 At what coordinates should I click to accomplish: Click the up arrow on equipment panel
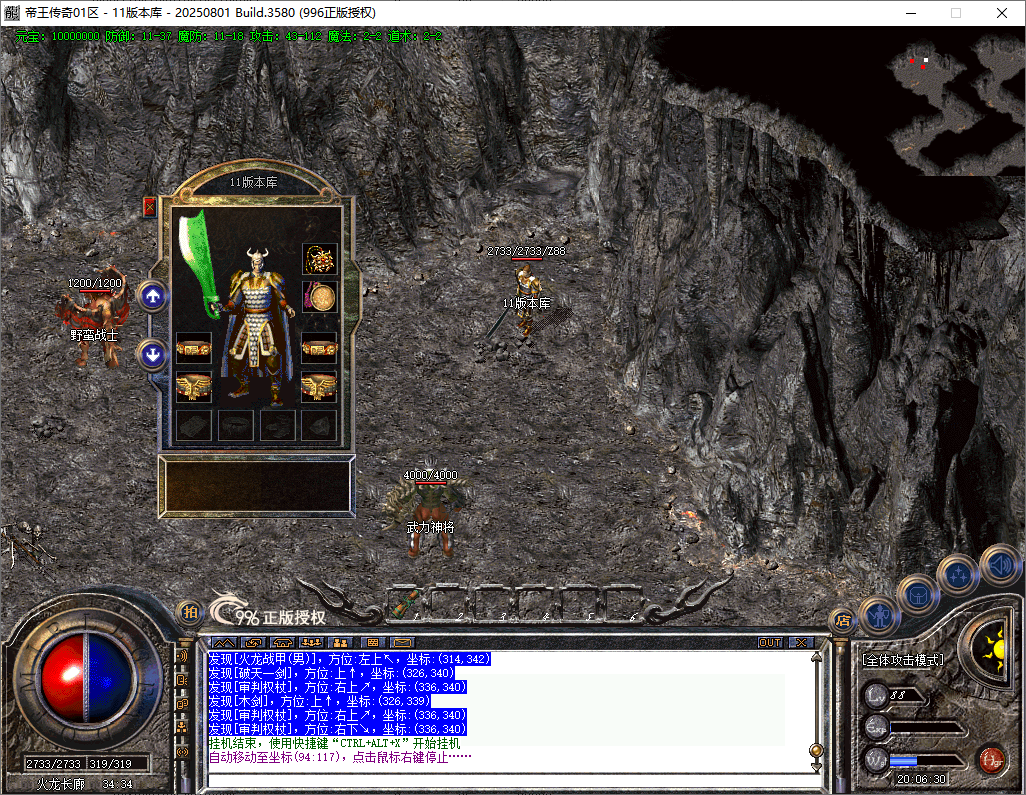(152, 296)
